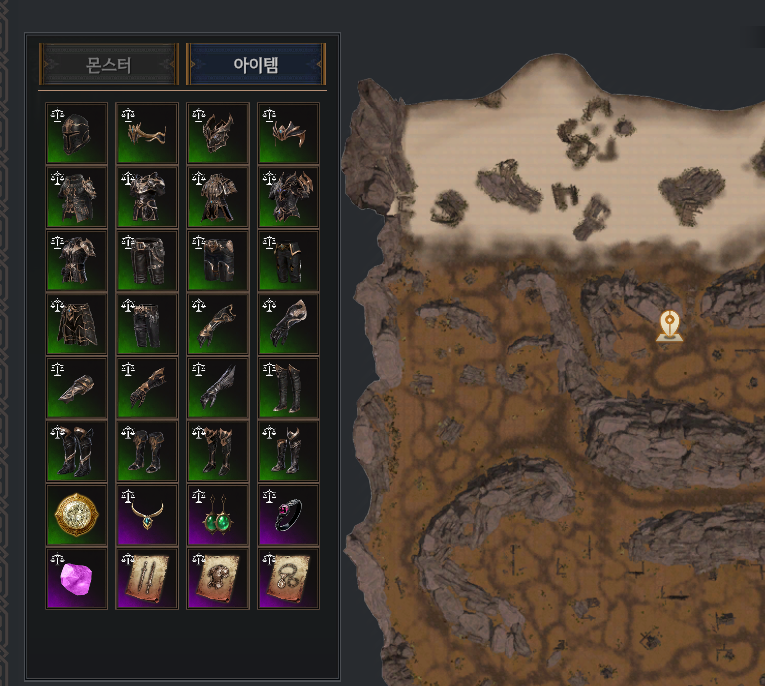
Task: Pick the armored skirt item
Action: point(77,324)
